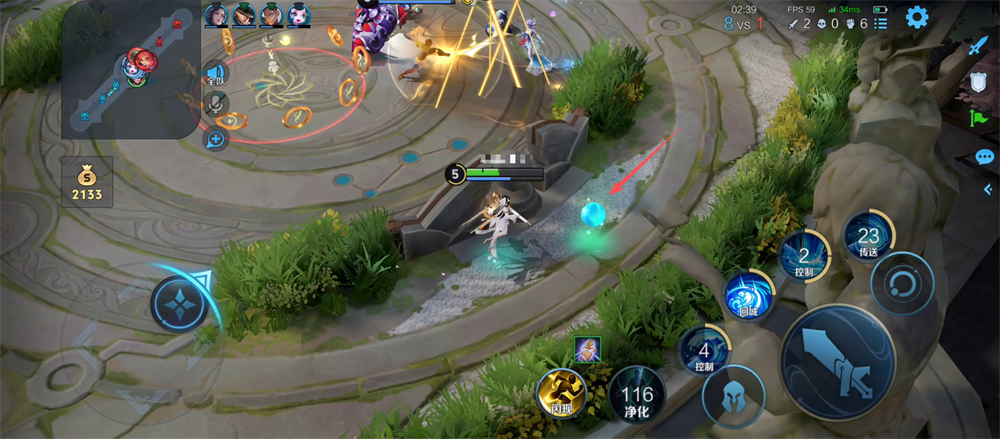1000x439 pixels.
Task: Trigger the 回城 recall button
Action: point(748,297)
